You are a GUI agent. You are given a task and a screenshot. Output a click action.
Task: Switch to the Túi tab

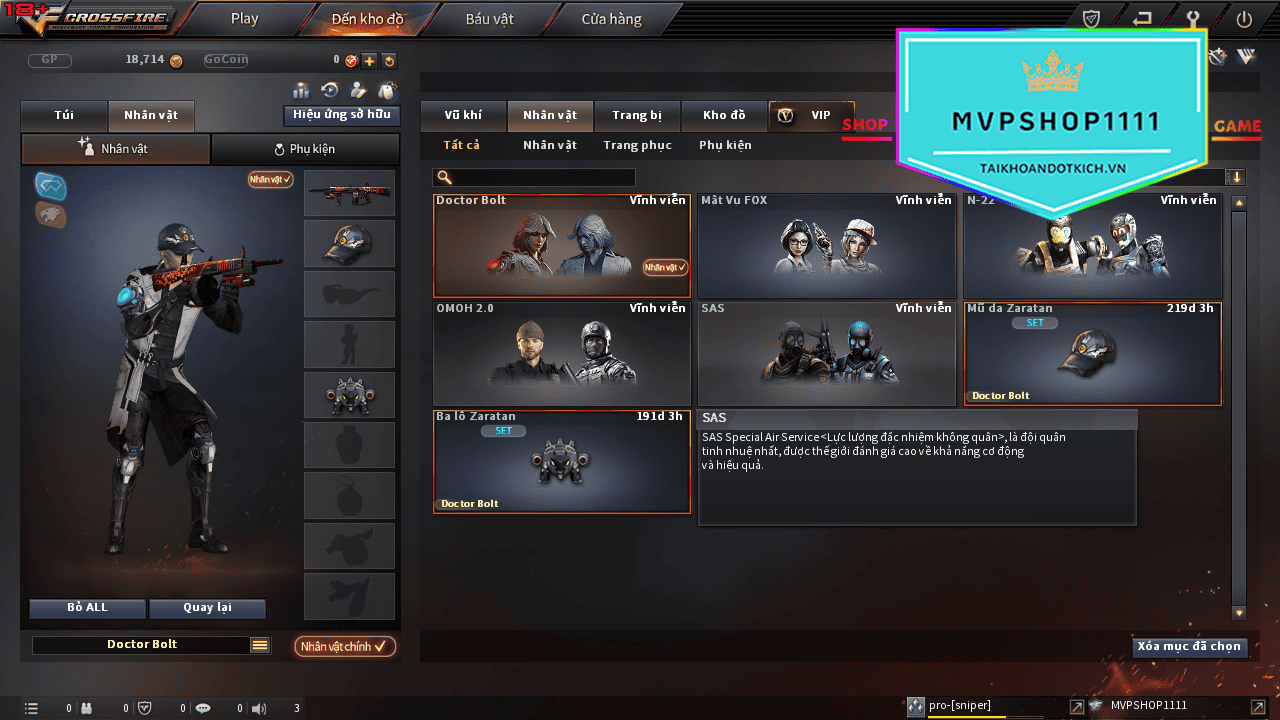click(x=64, y=115)
